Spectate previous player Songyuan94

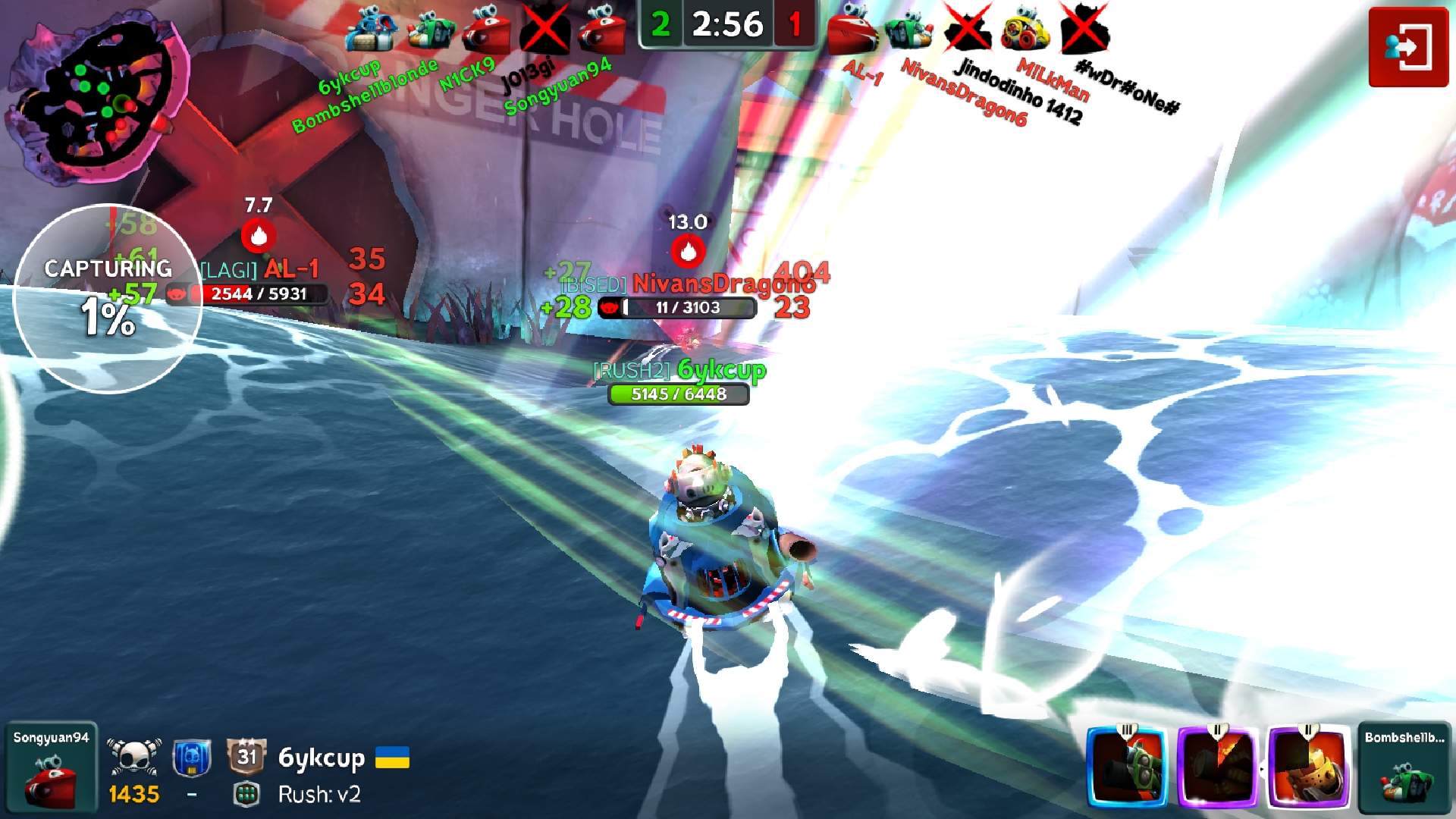(x=51, y=767)
